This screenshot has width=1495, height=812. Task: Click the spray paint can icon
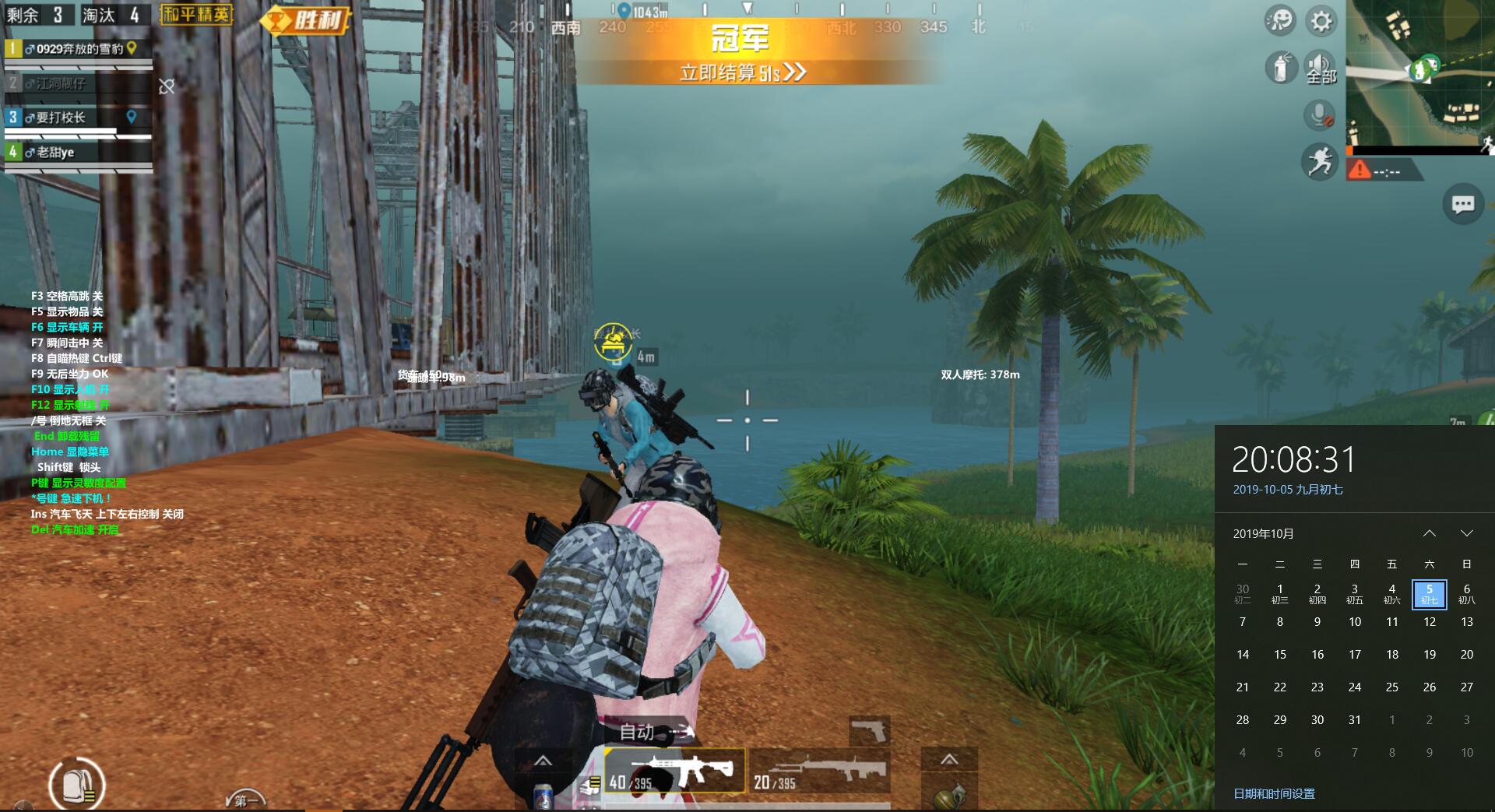(x=1281, y=69)
